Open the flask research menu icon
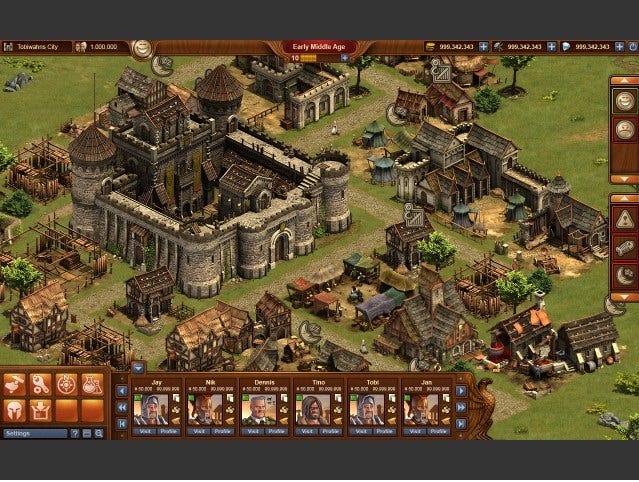This screenshot has width=639, height=482. pyautogui.click(x=92, y=384)
